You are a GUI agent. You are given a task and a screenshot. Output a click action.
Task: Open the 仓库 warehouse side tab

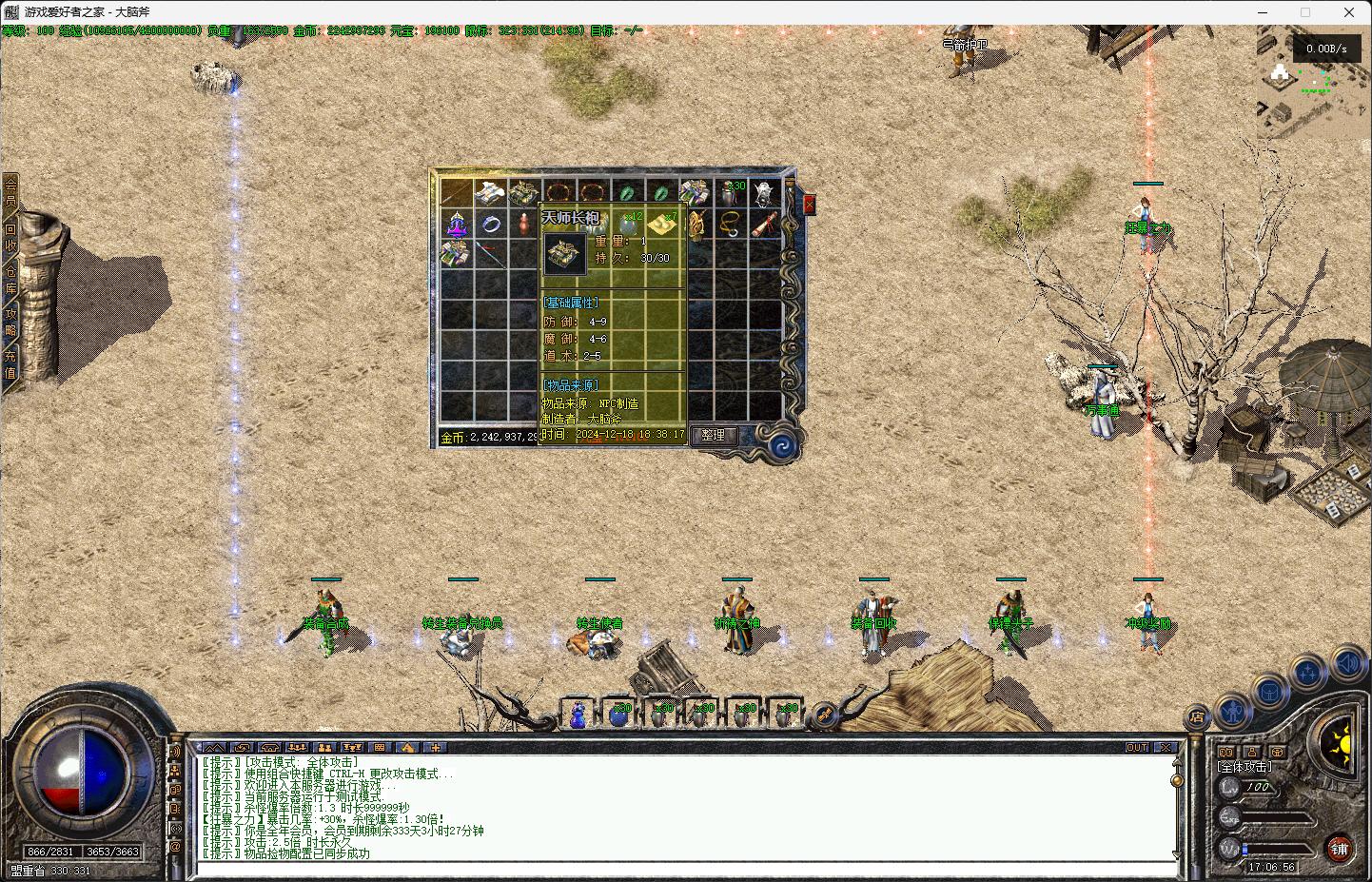point(10,280)
